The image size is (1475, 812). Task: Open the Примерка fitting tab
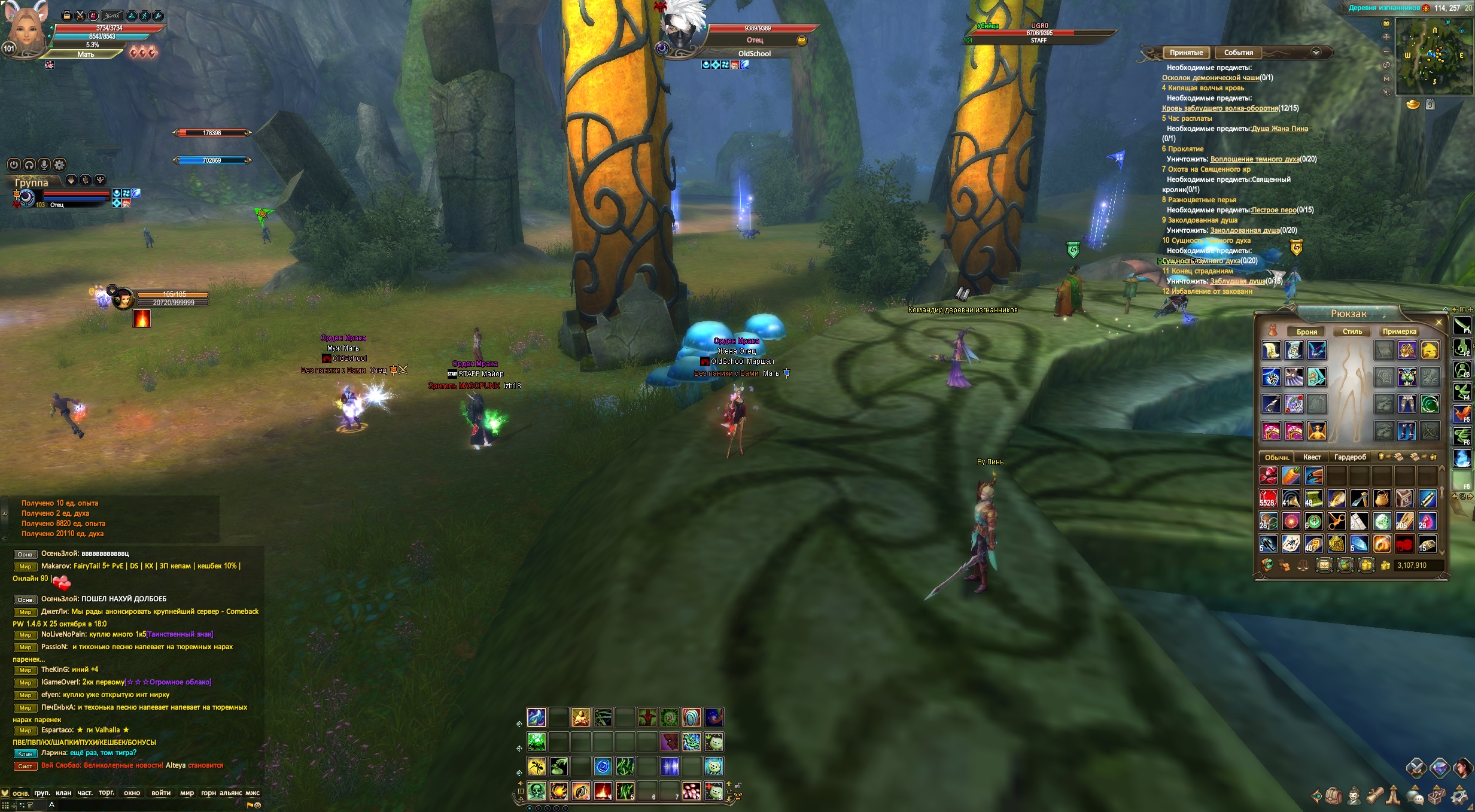[1399, 332]
